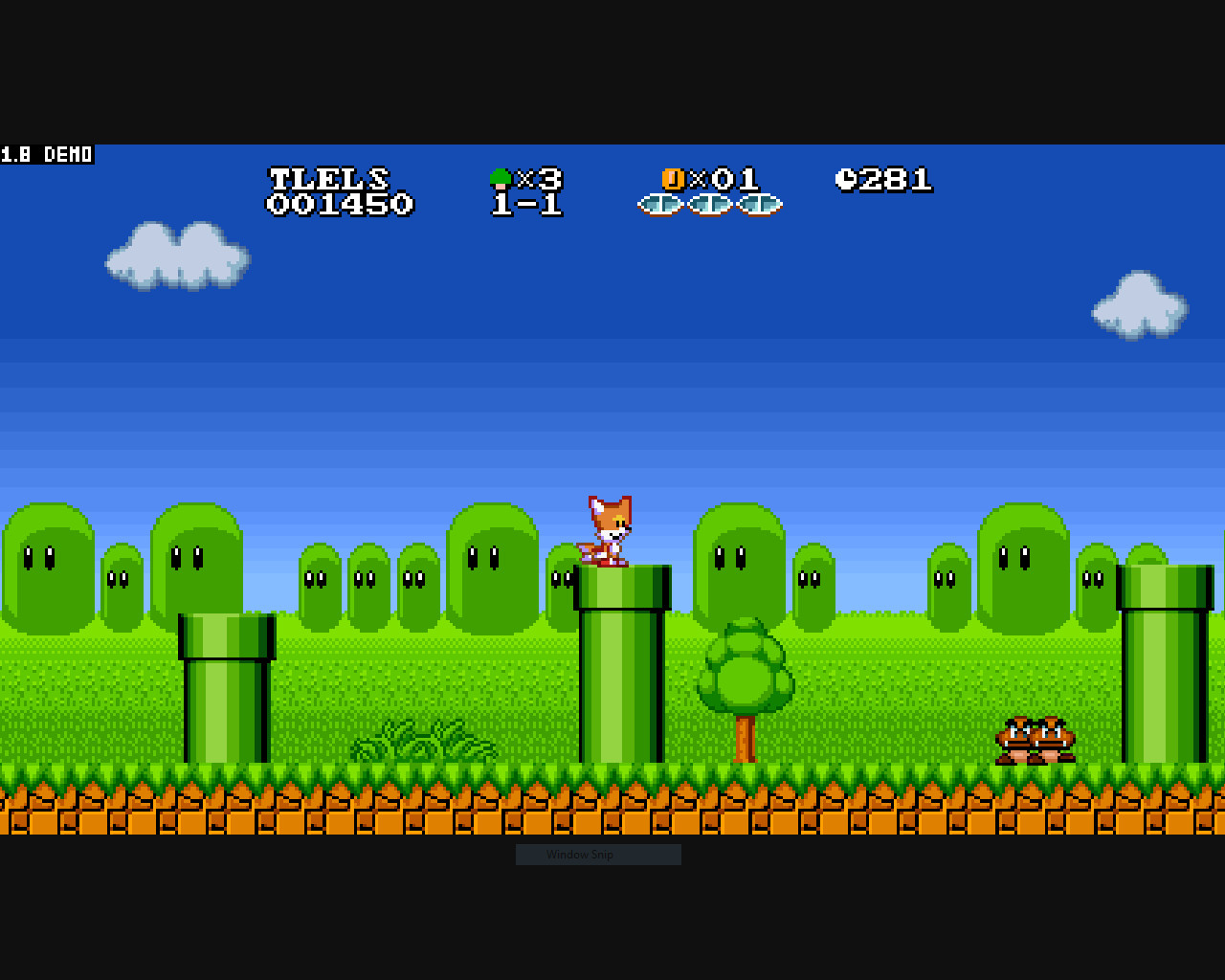The height and width of the screenshot is (980, 1225).
Task: Click the 001450 score number
Action: tap(341, 204)
